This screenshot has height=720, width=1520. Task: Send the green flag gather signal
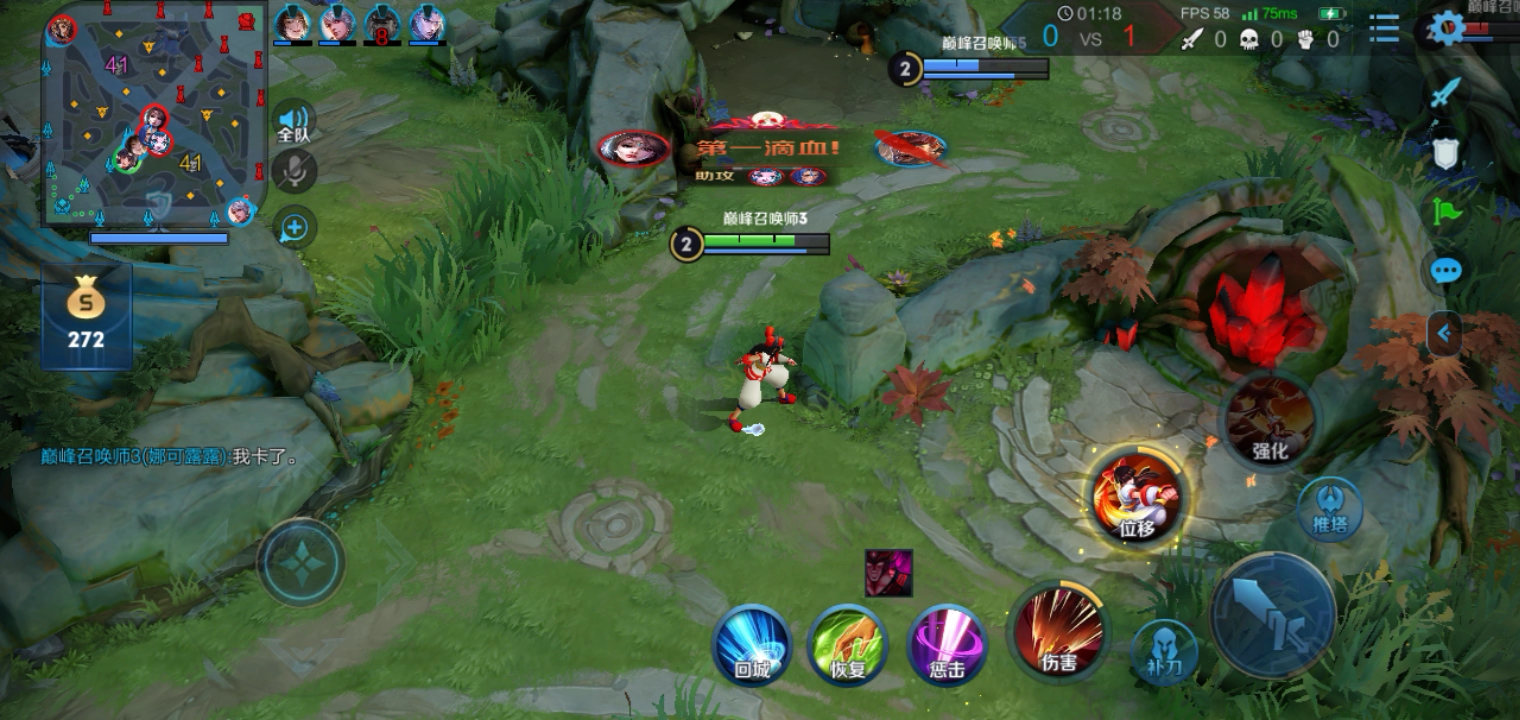tap(1445, 211)
